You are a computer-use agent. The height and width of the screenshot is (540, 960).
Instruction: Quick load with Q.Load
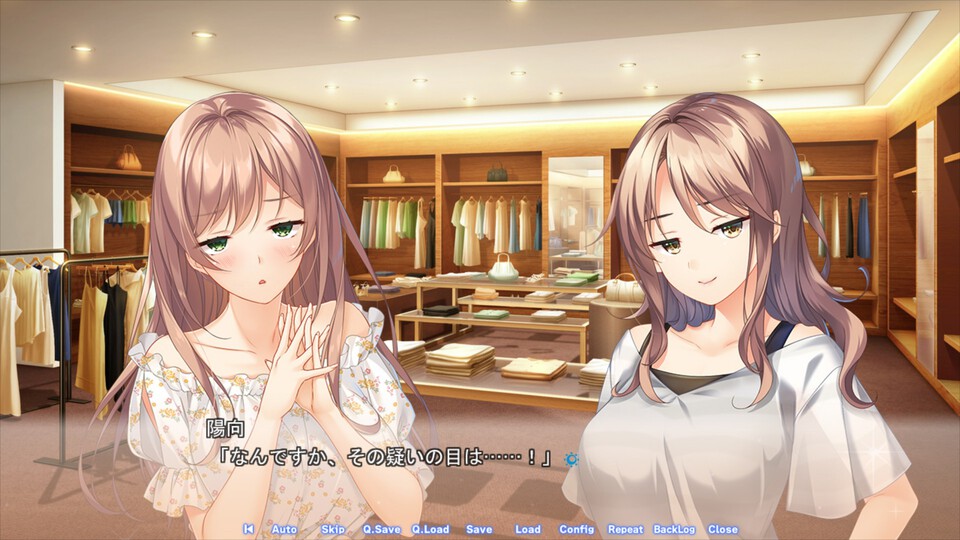[430, 529]
